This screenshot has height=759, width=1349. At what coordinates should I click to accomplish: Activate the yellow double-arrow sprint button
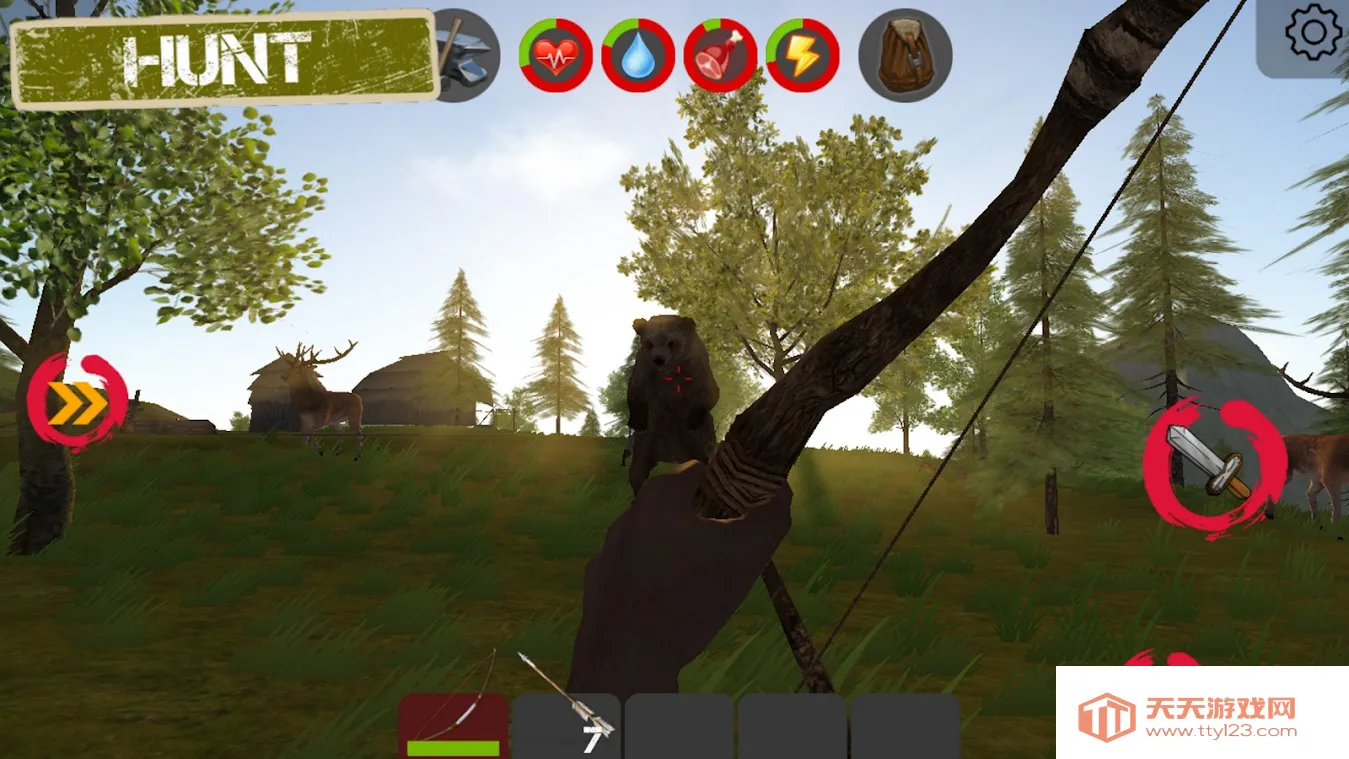pos(78,404)
